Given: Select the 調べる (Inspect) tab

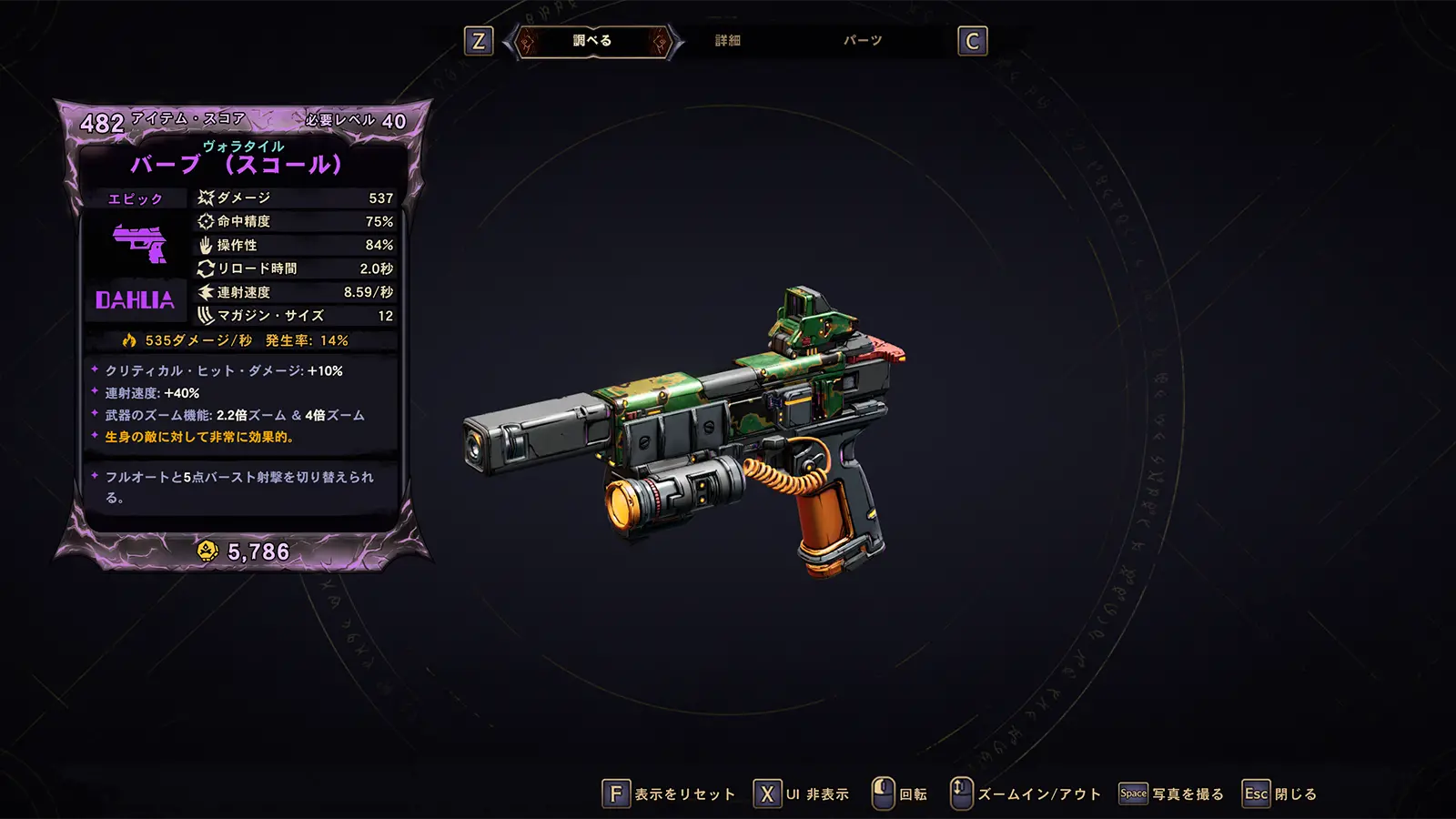Looking at the screenshot, I should click(x=592, y=41).
